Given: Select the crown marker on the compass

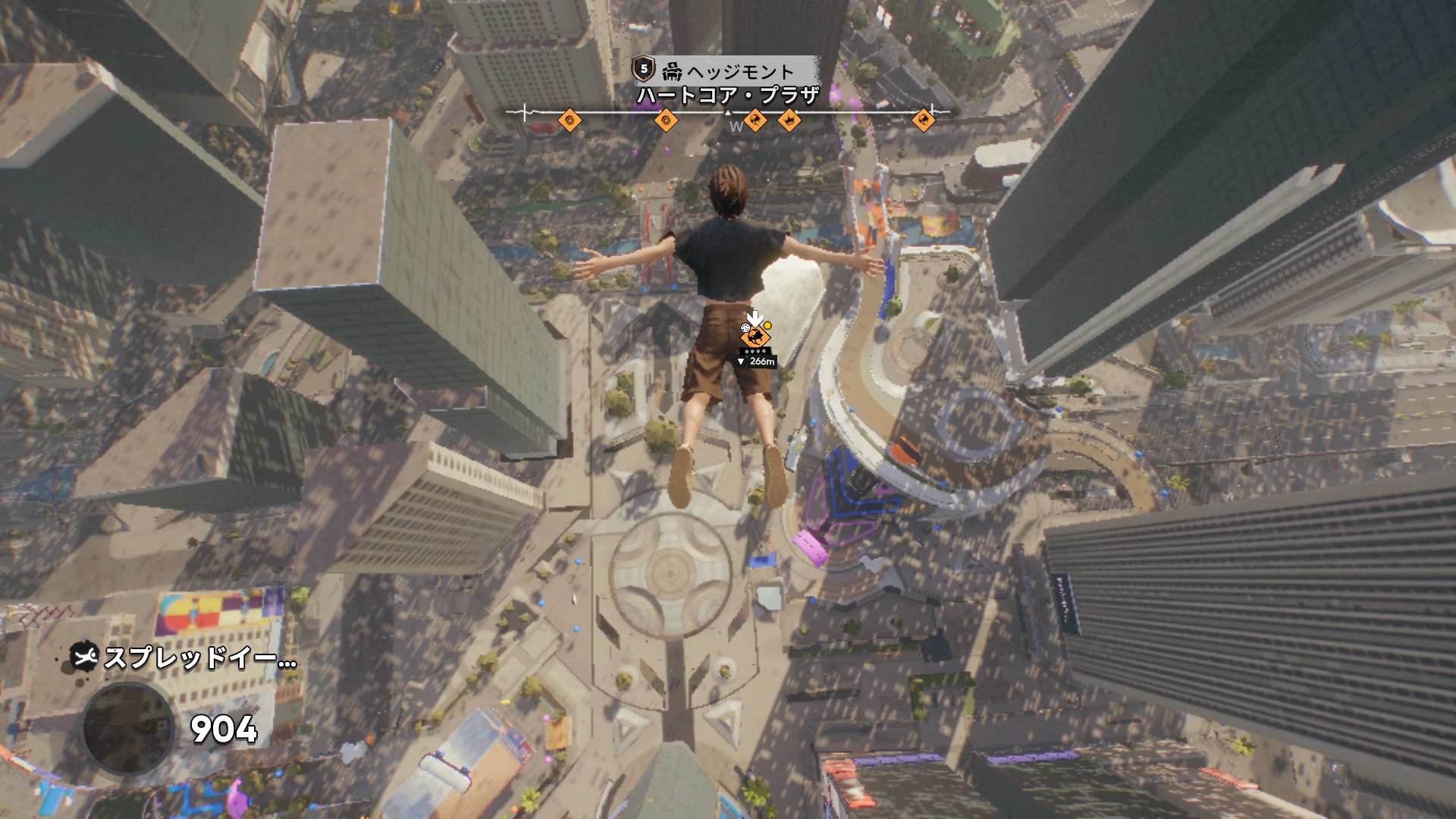Looking at the screenshot, I should click(x=789, y=120).
